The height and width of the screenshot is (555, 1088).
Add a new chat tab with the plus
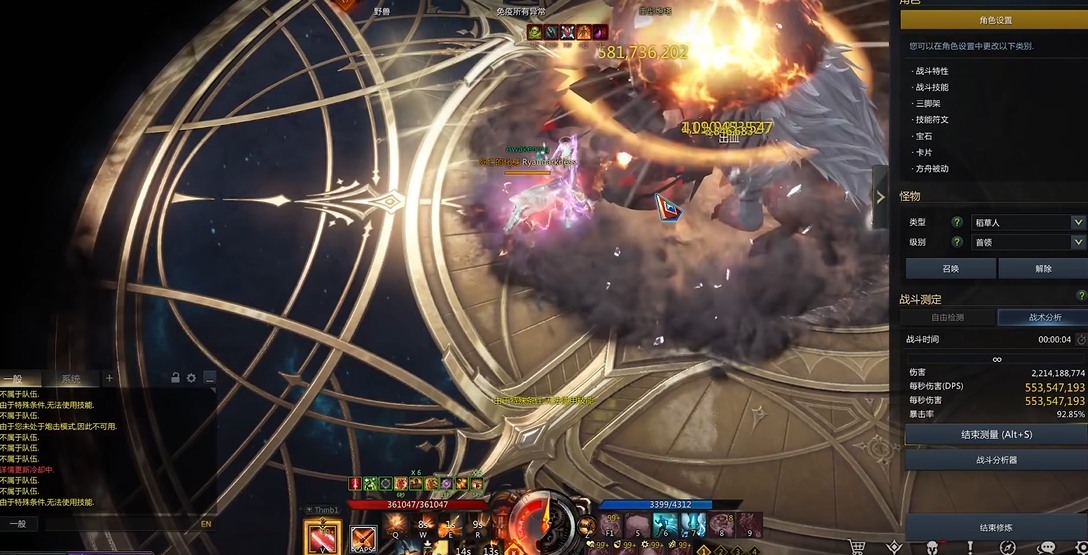pos(110,379)
